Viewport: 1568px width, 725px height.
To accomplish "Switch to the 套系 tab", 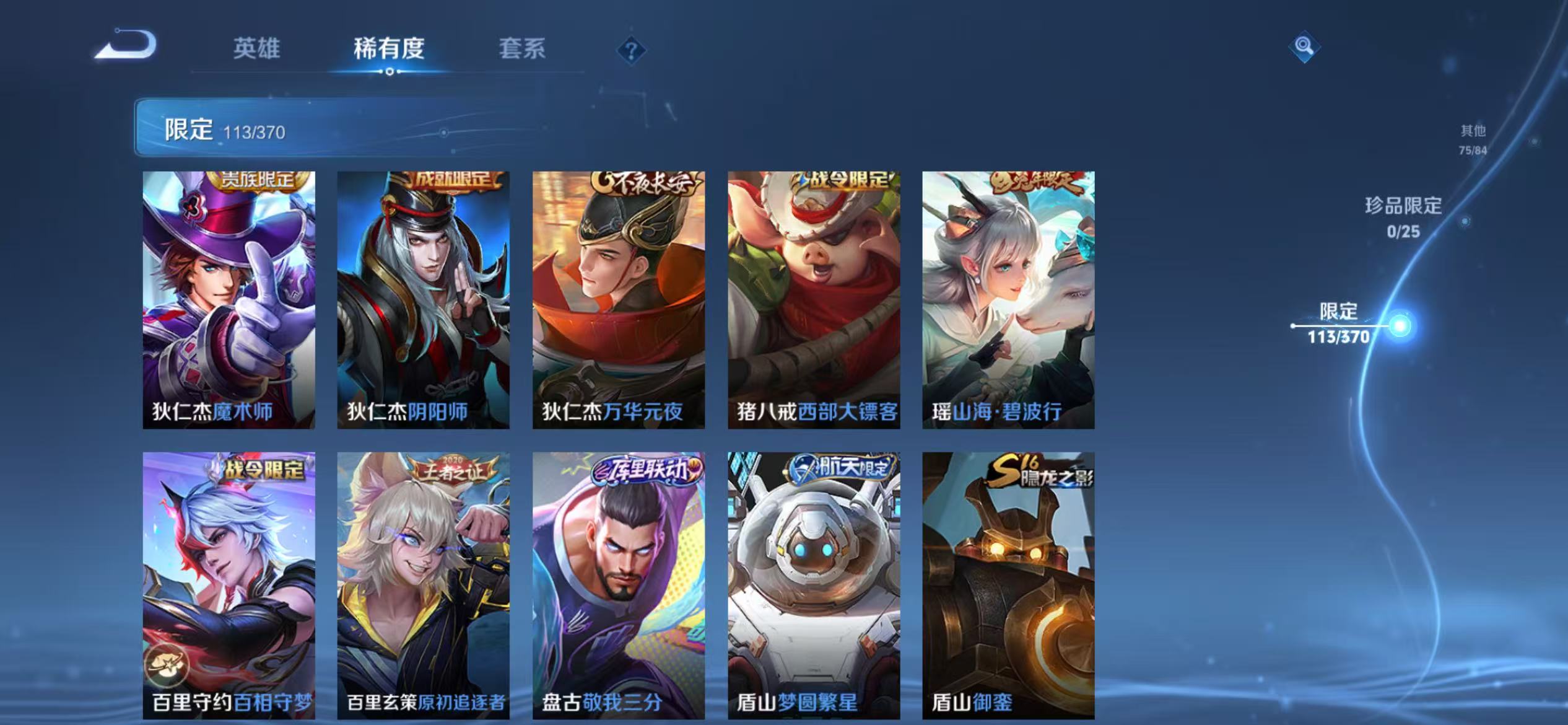I will click(523, 49).
